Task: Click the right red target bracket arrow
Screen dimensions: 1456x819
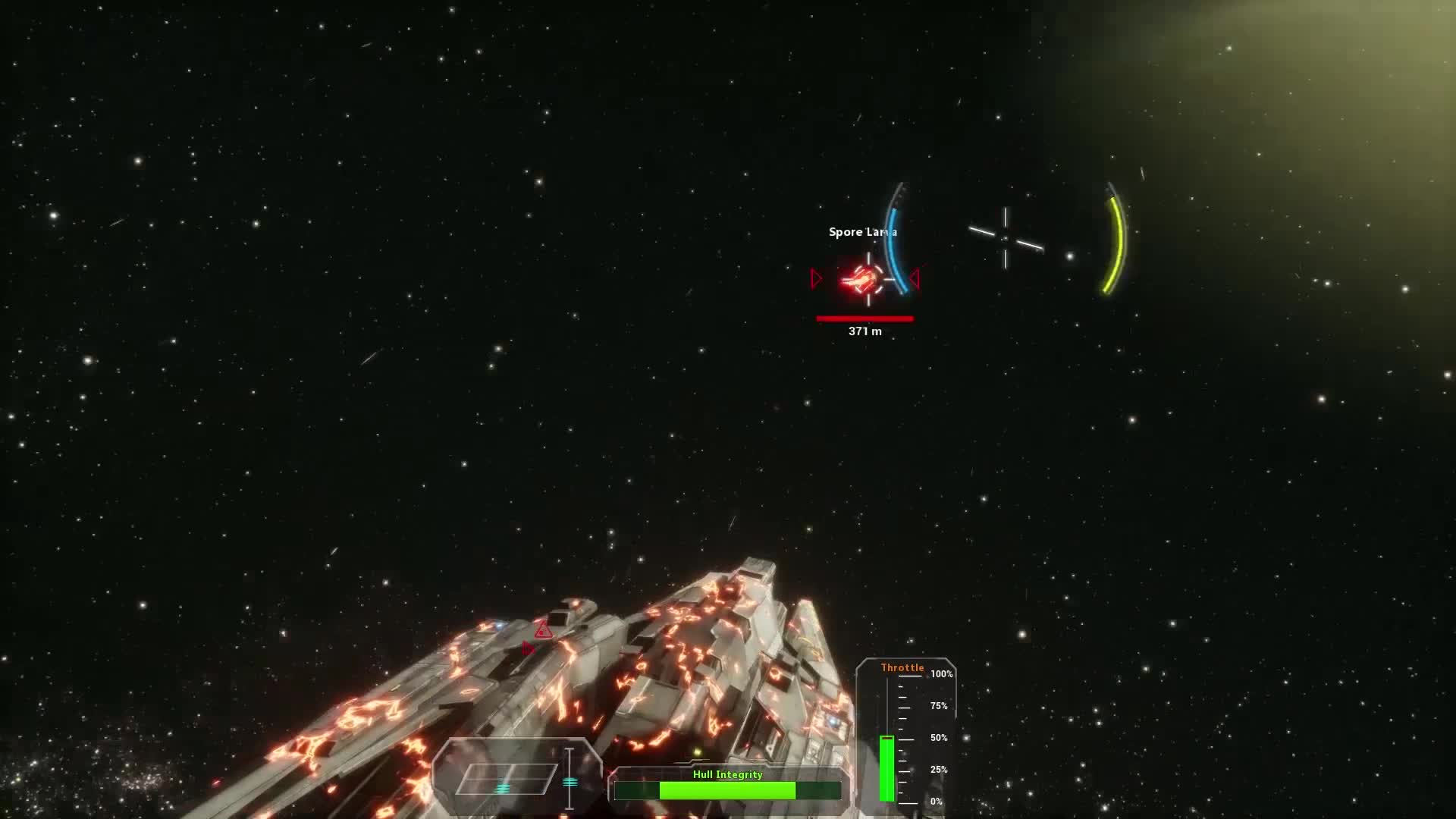Action: (915, 279)
